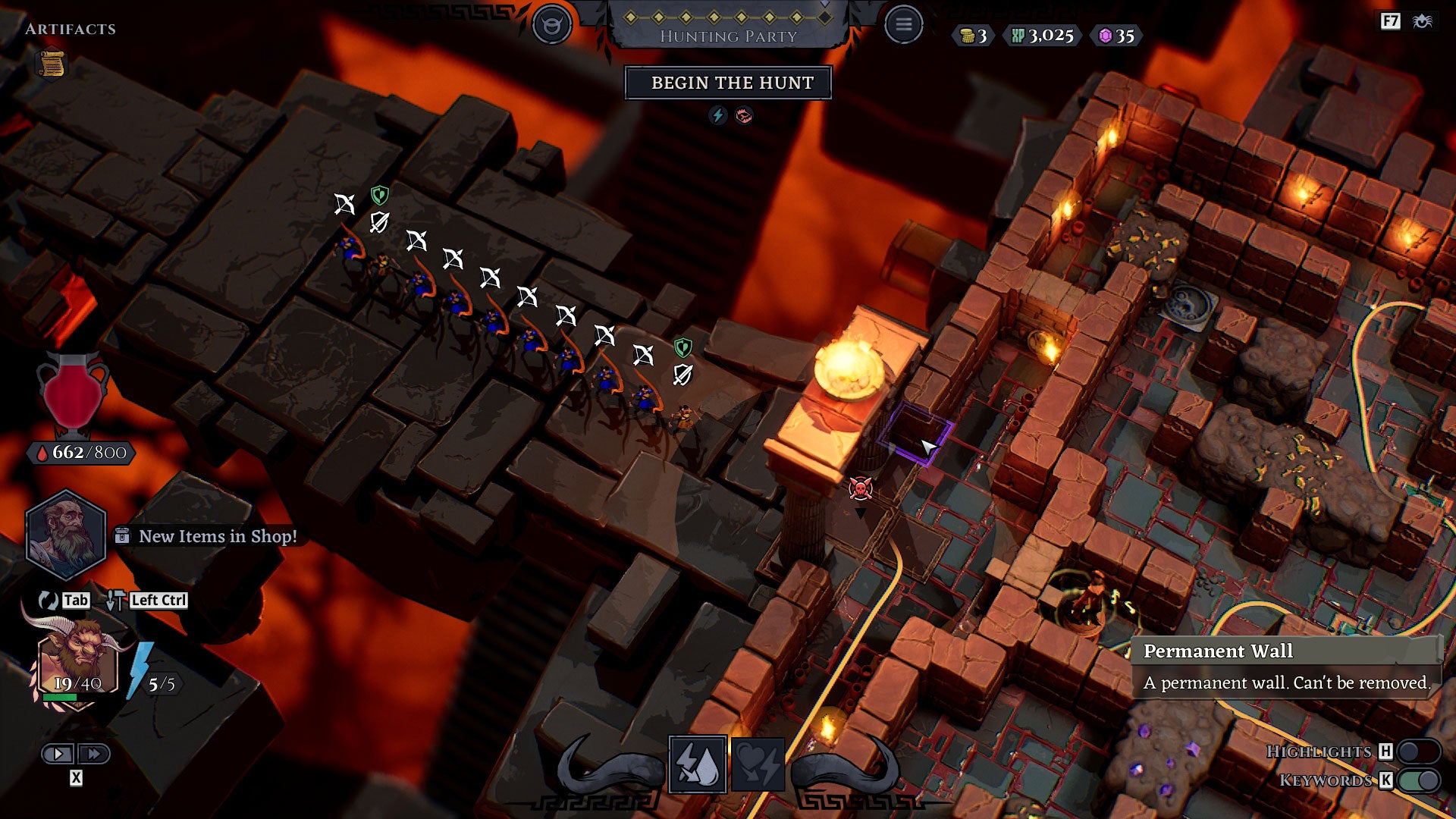
Task: Click the fast-forward speed button
Action: tap(94, 754)
